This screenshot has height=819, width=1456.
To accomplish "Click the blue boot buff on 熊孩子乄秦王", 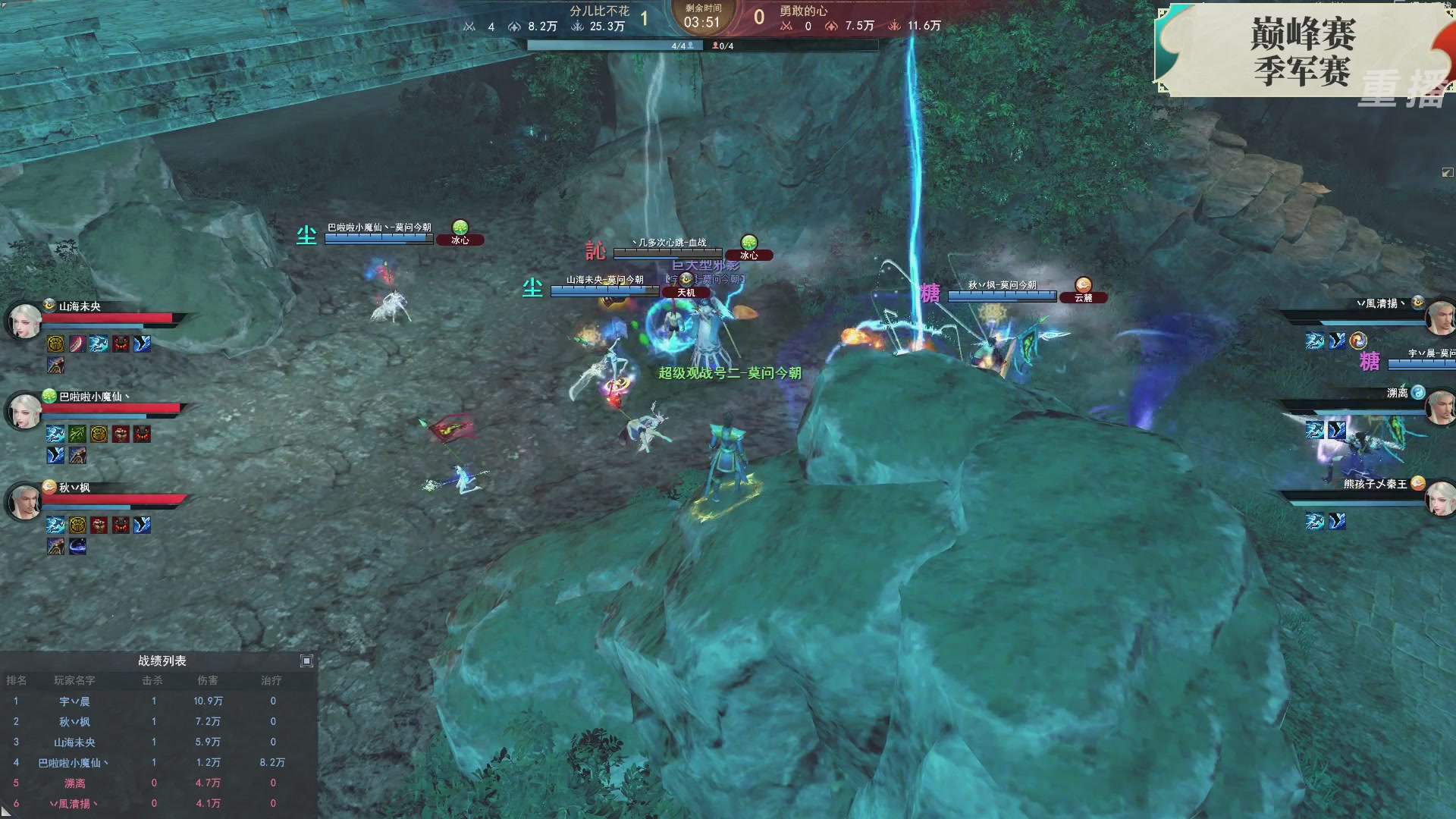I will click(x=1337, y=519).
